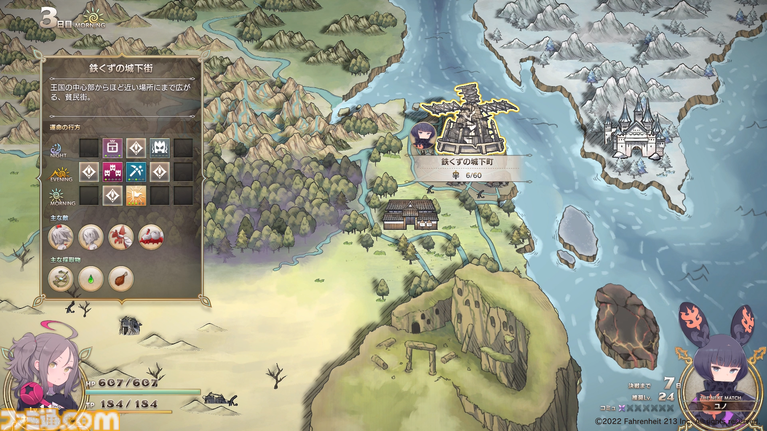Click the pink chest event in Night row
Screen dimensions: 767x431
(x=112, y=147)
